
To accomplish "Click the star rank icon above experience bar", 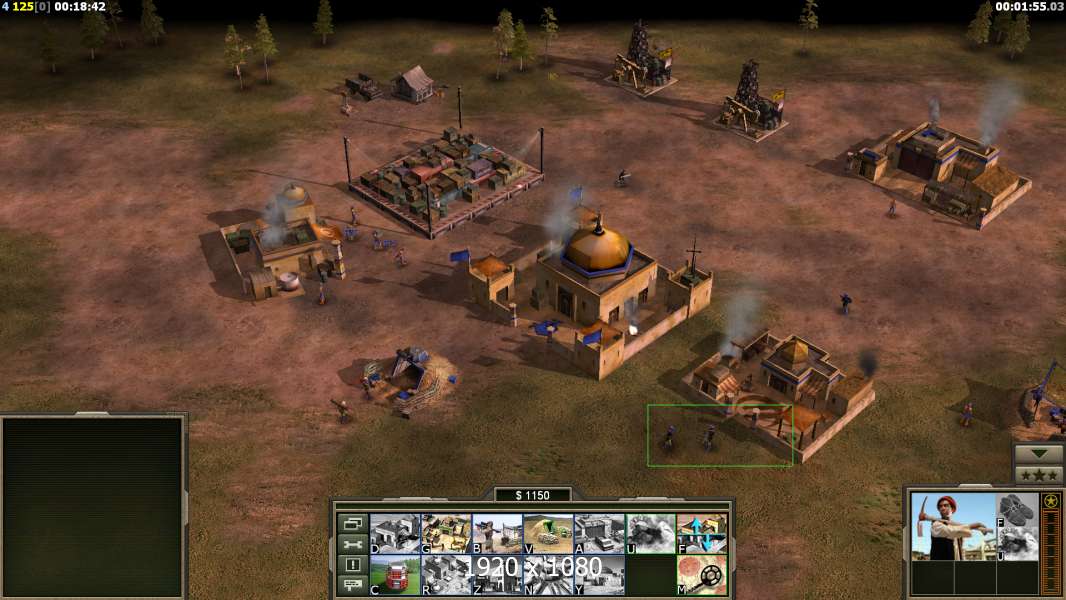I will pos(1051,501).
